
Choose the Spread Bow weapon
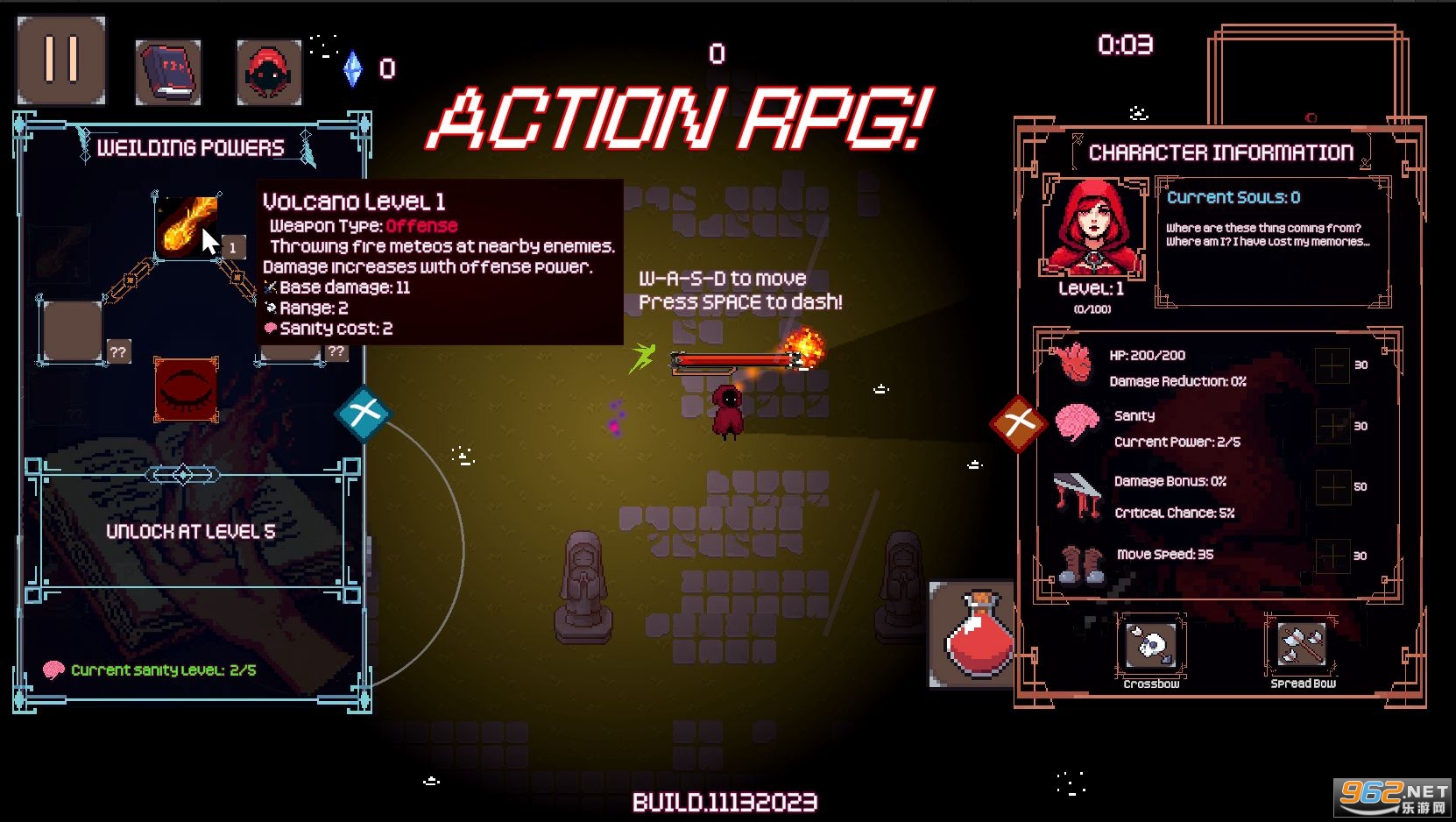pos(1302,647)
